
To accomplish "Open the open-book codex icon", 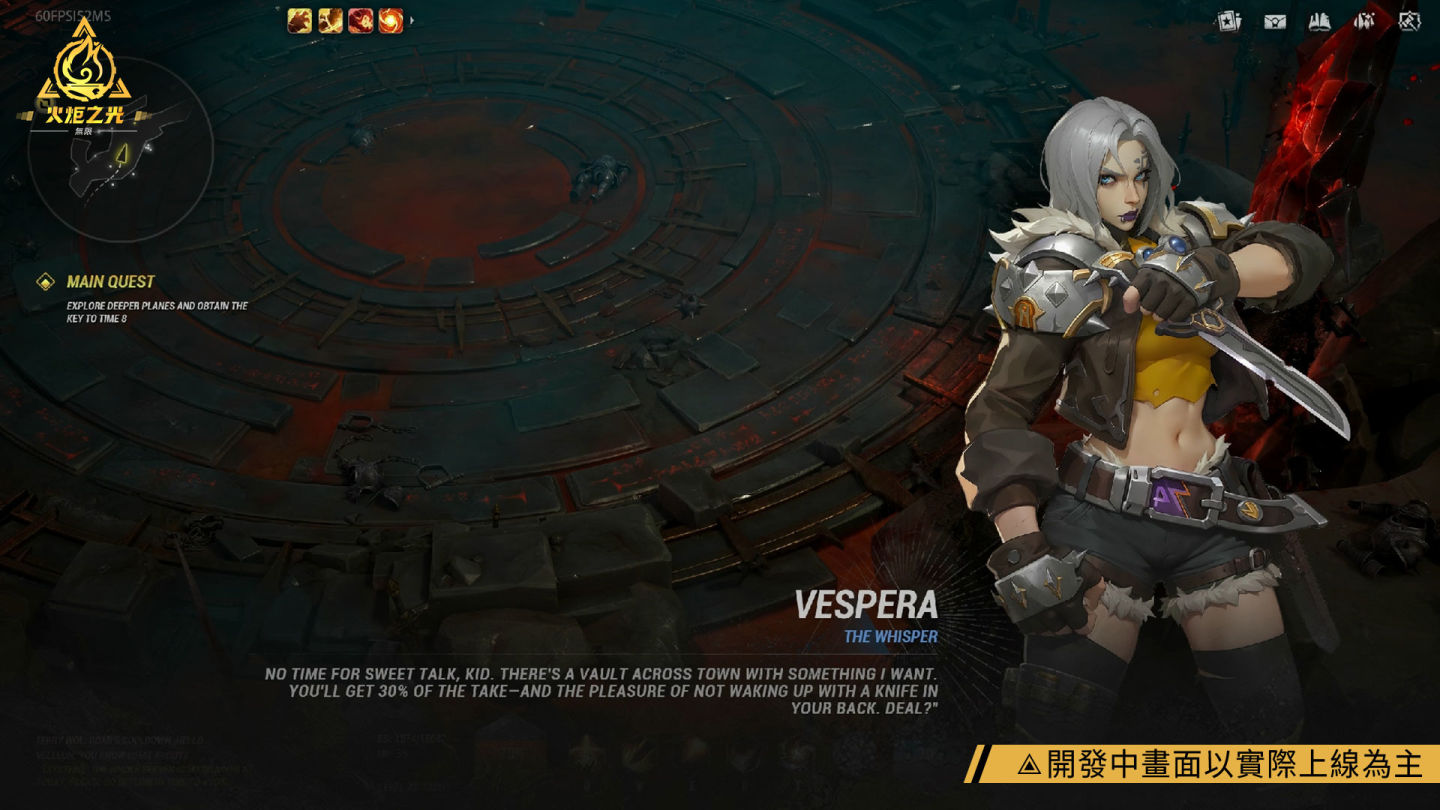I will coord(1320,21).
